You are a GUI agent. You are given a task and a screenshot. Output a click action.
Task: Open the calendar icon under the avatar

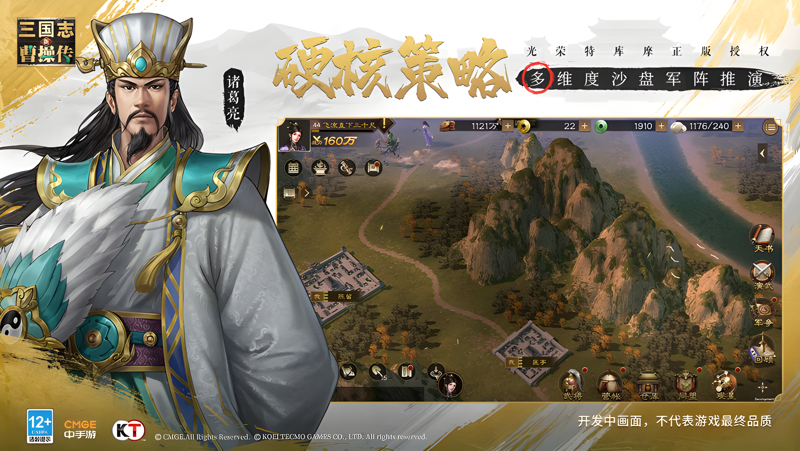[294, 167]
